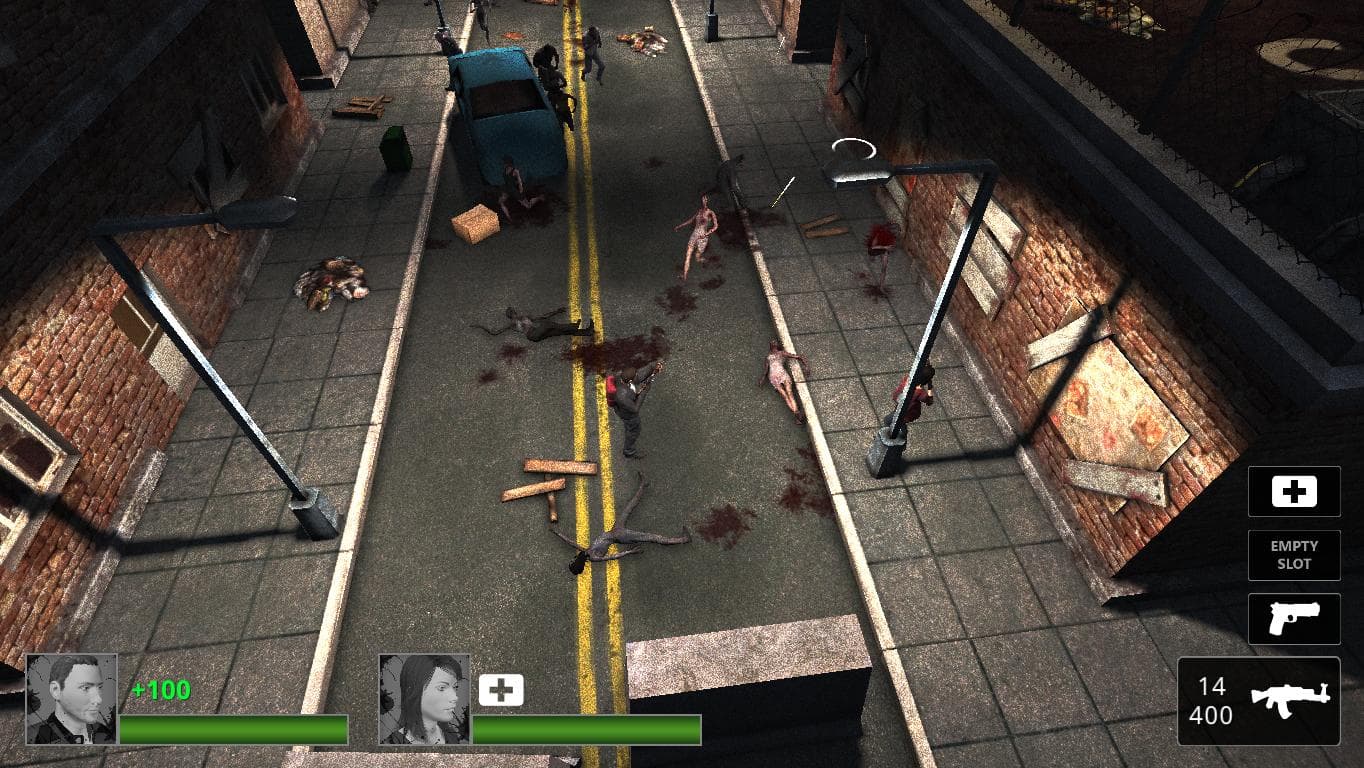
Task: Click the ammo counter reading 14
Action: [1211, 685]
